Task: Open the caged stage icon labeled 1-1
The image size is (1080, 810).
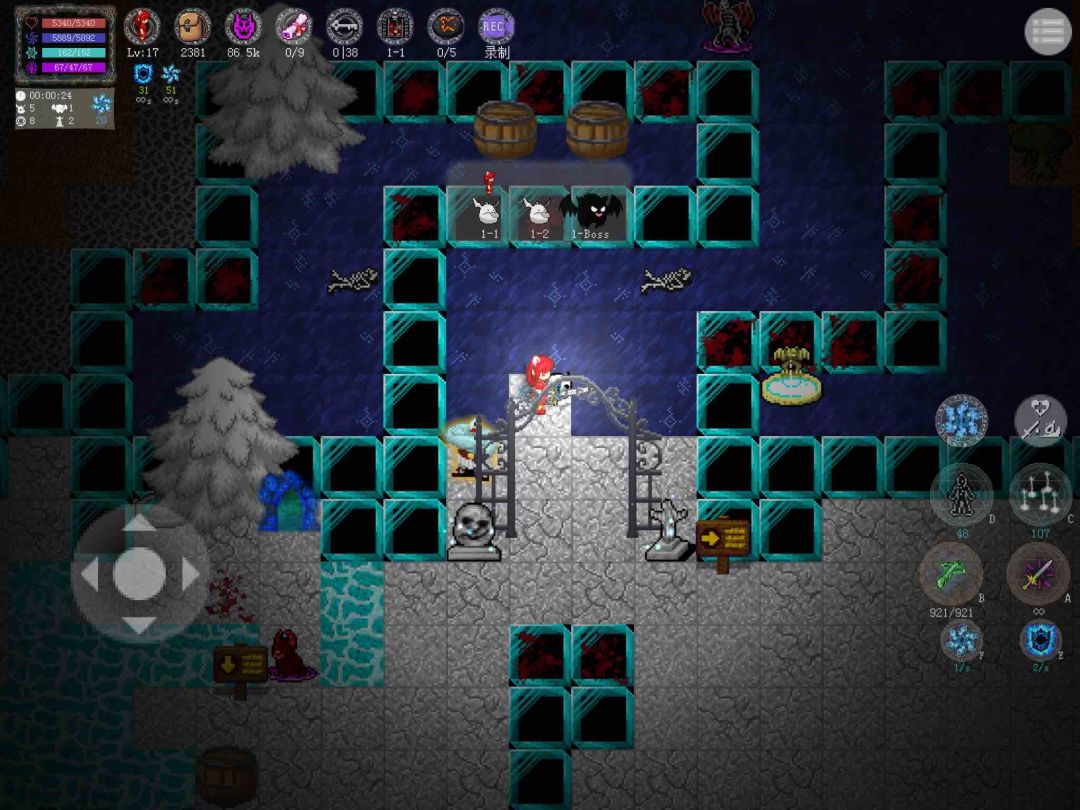Action: [x=396, y=26]
